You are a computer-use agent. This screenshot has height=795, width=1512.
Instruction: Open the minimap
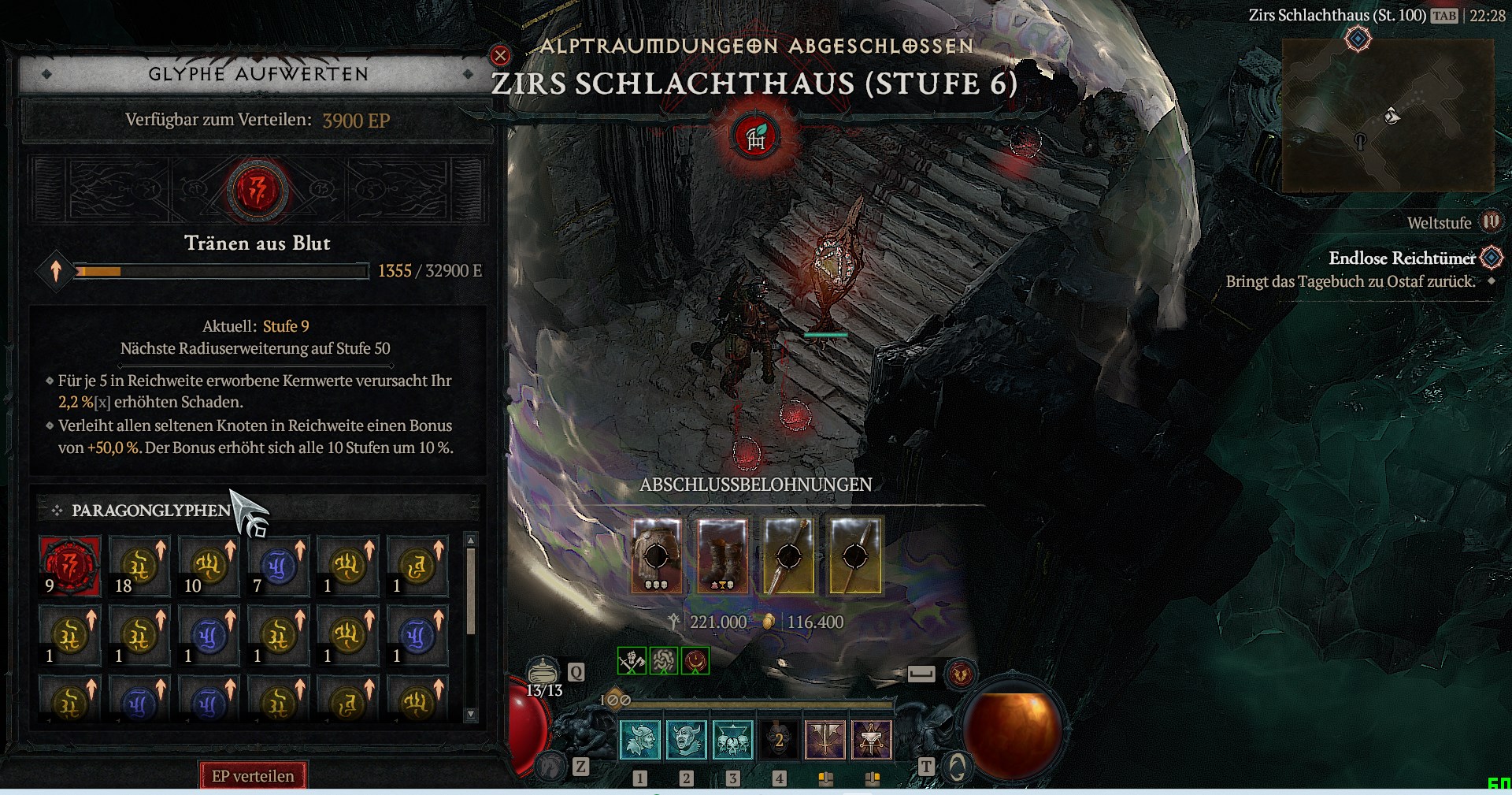pos(1388,116)
